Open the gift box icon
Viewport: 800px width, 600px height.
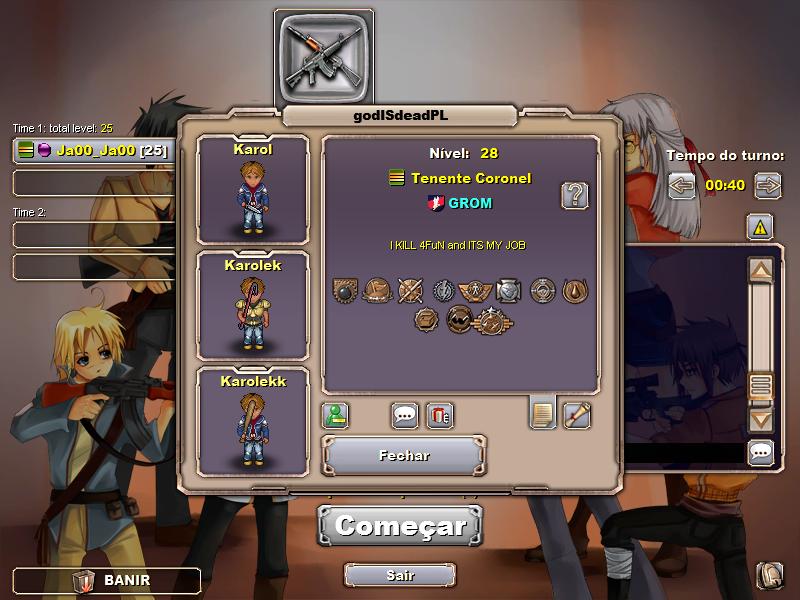(x=440, y=414)
